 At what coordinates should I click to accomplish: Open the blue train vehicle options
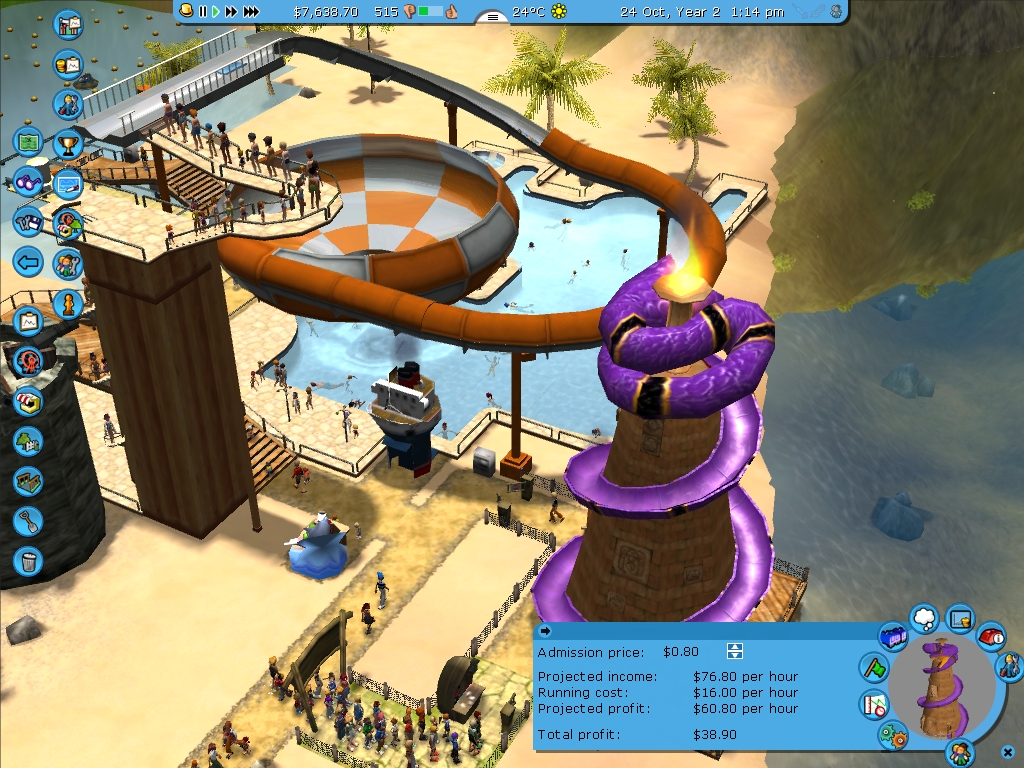coord(892,635)
